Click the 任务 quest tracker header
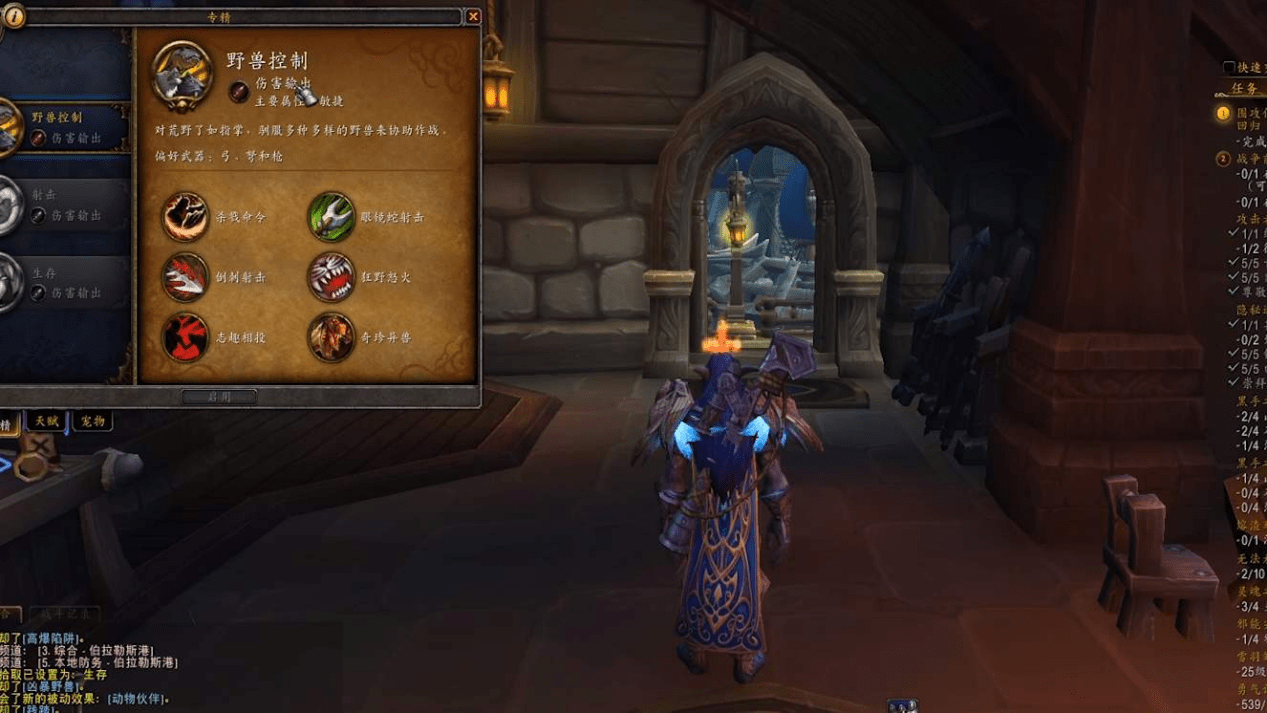 1247,88
